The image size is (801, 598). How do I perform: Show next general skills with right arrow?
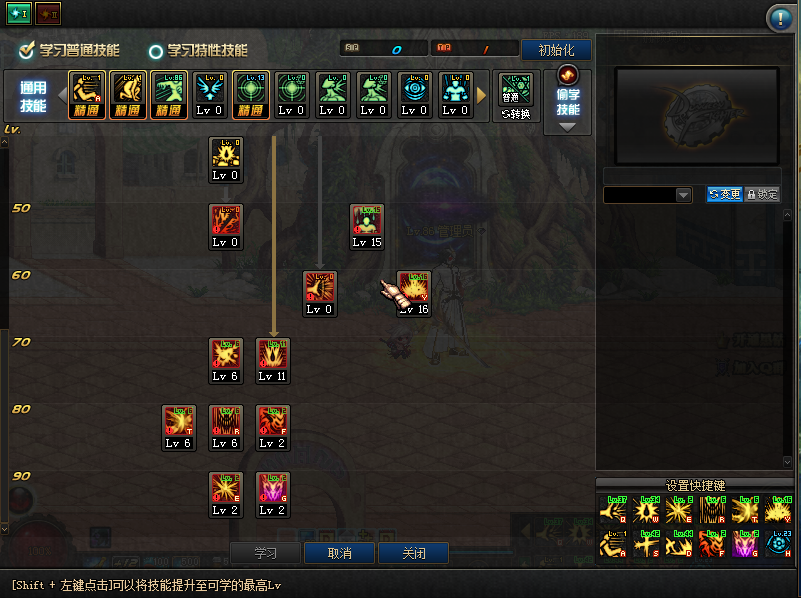tap(482, 95)
